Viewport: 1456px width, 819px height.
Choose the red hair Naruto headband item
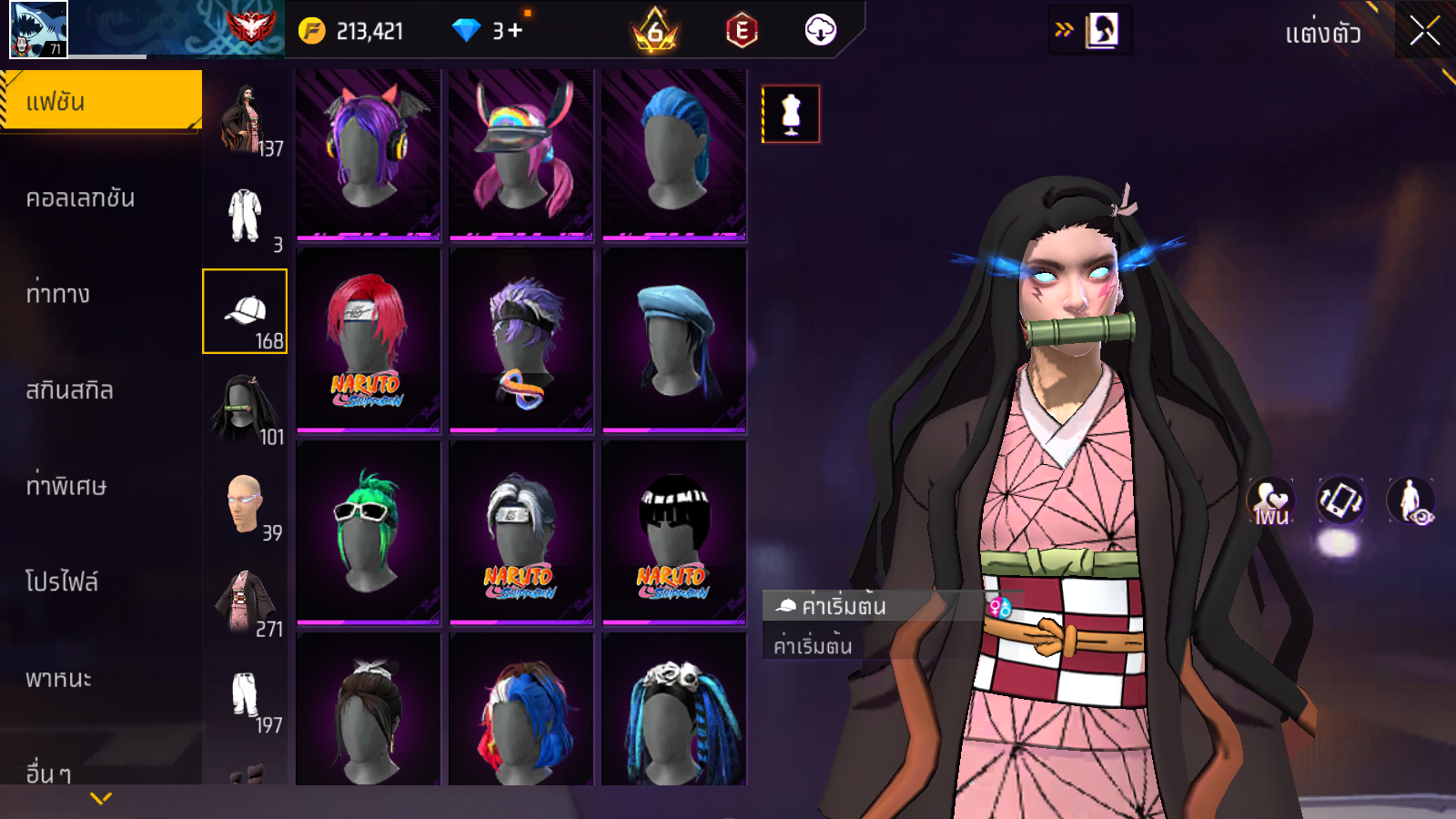pos(369,340)
